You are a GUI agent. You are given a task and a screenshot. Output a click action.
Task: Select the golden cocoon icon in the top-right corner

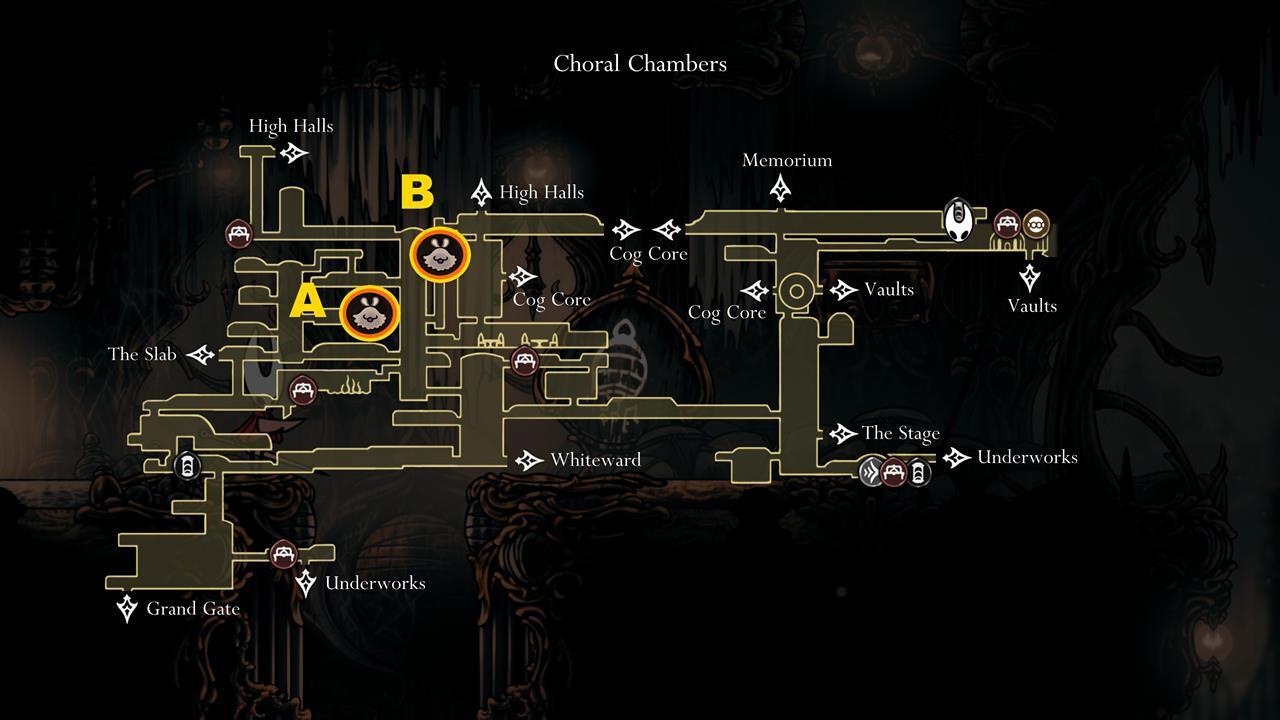click(1036, 224)
